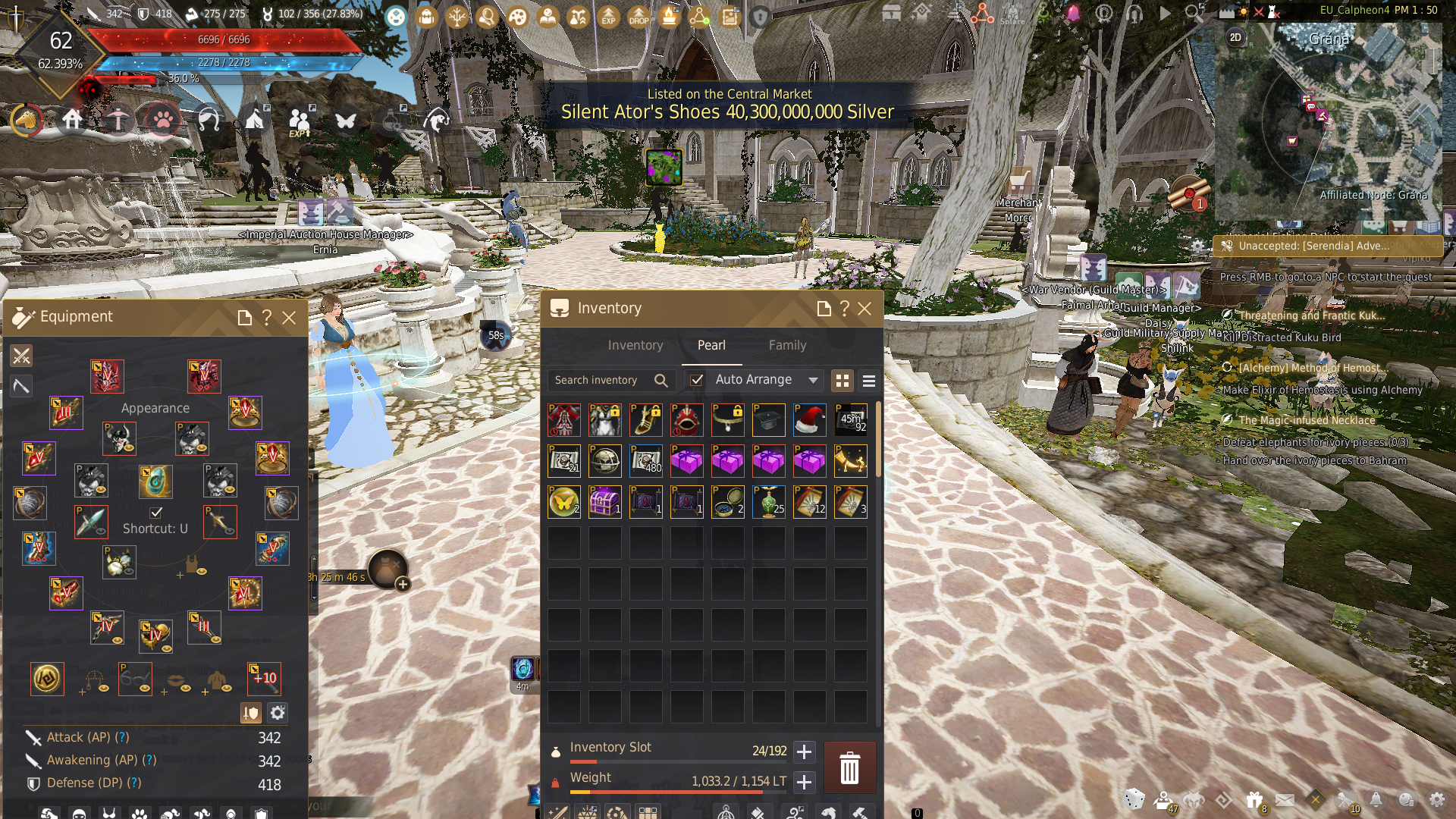The image size is (1456, 819).
Task: Select the Pearl tab
Action: 711,345
